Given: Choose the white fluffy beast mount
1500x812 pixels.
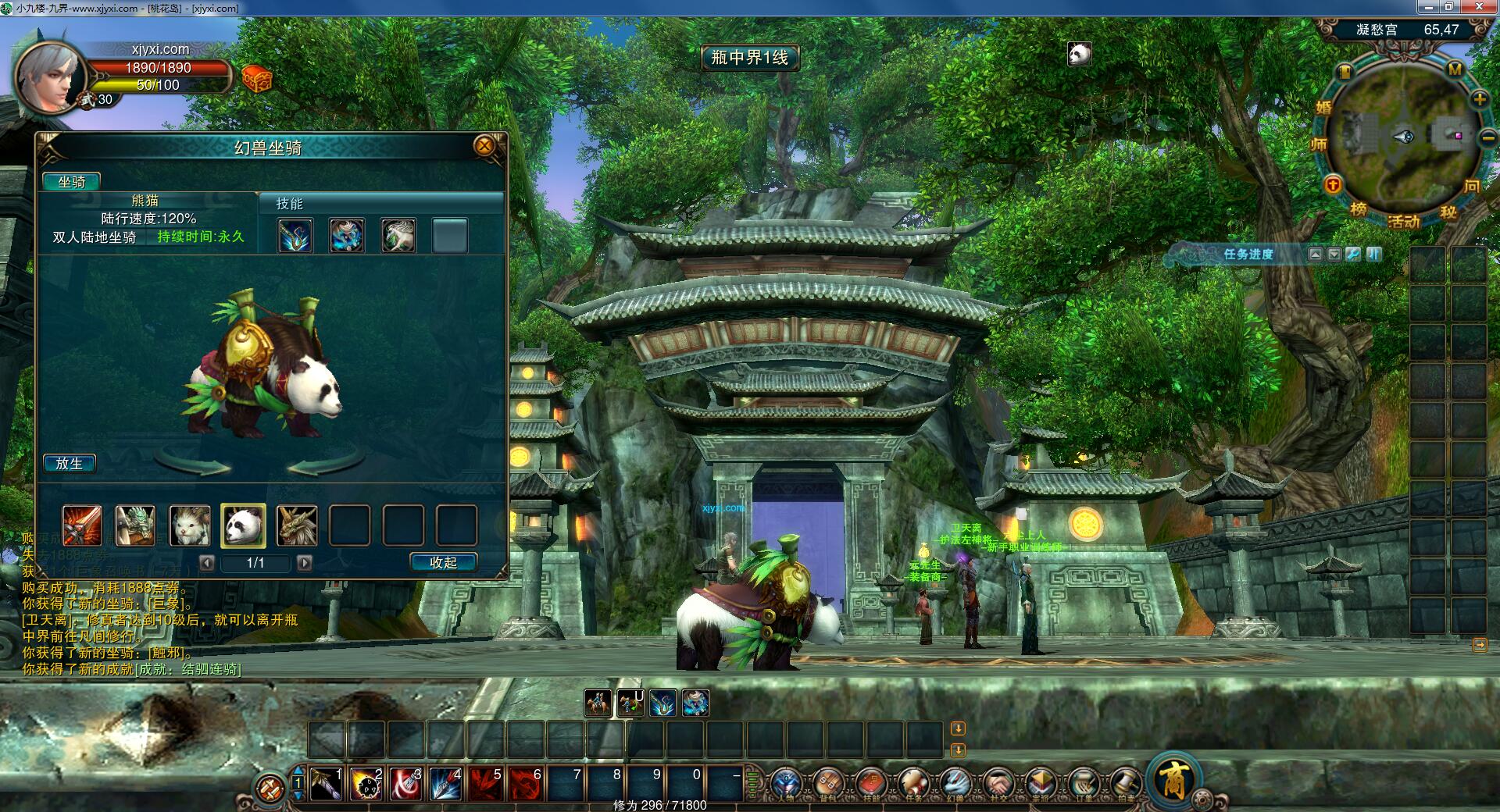Looking at the screenshot, I should click(190, 525).
